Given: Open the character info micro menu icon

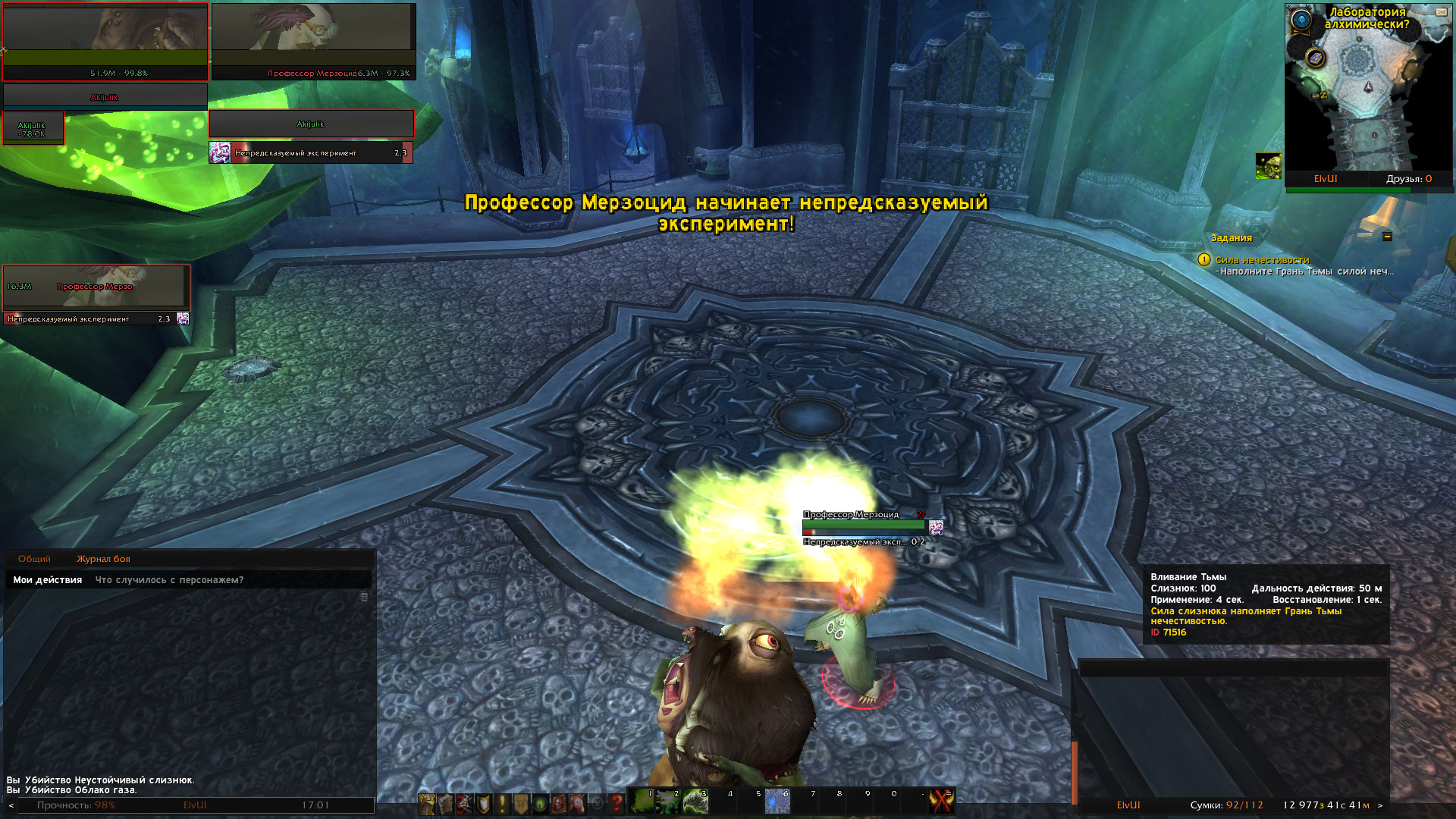Looking at the screenshot, I should click(427, 803).
